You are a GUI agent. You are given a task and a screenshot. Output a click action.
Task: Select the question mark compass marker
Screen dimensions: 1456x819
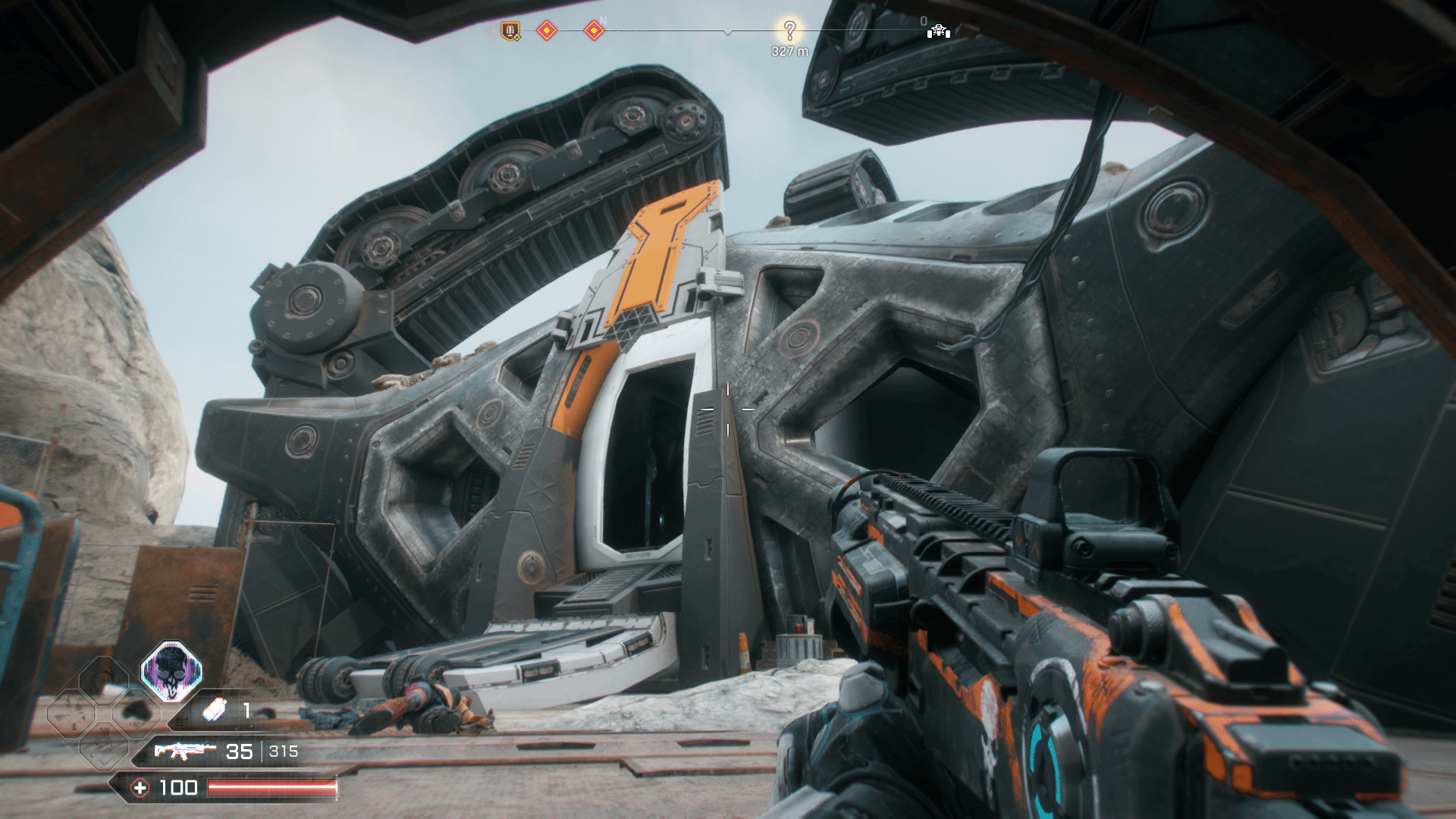(789, 30)
